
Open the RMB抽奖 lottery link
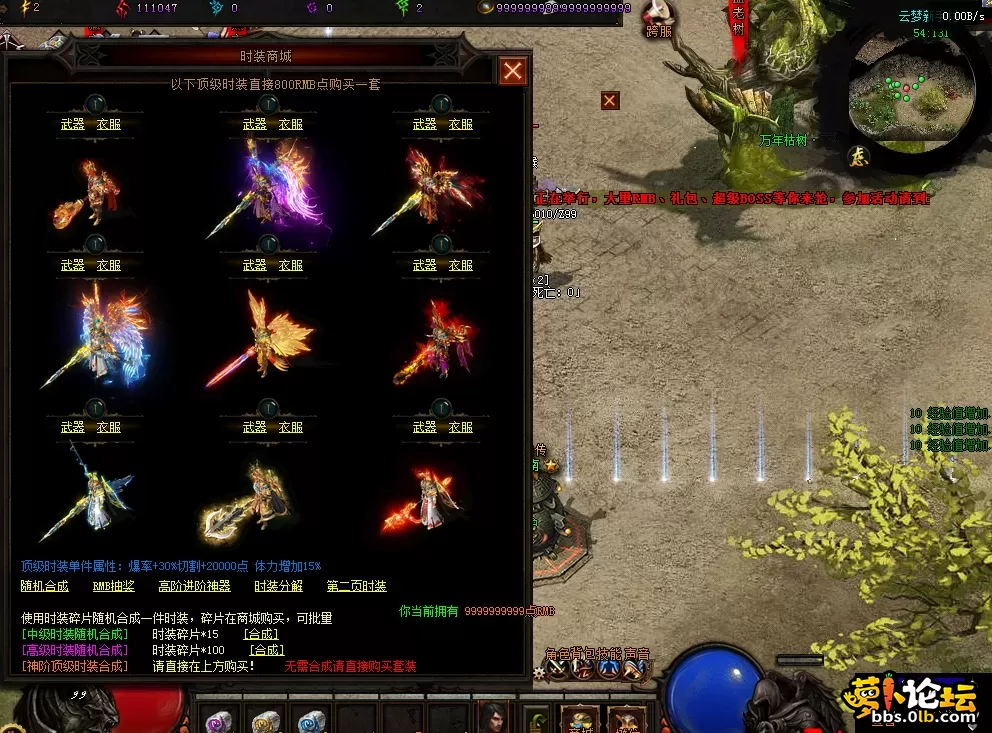pyautogui.click(x=113, y=586)
